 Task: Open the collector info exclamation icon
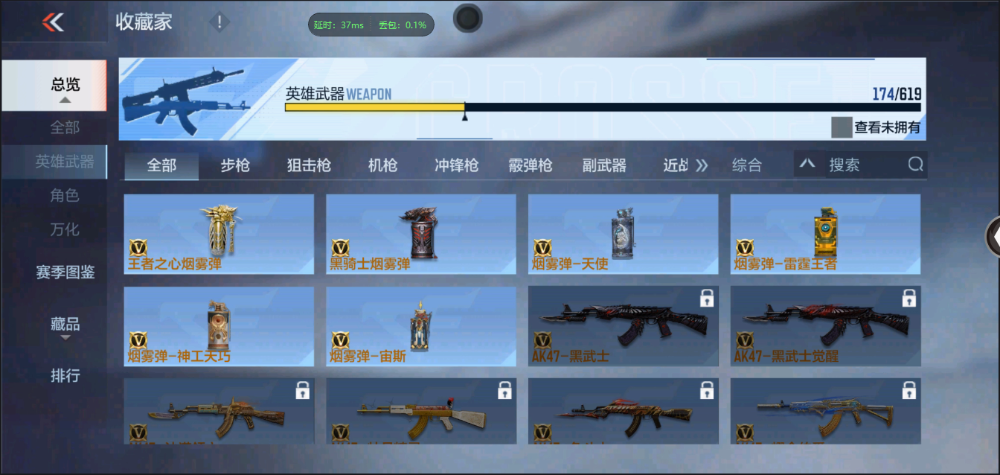[x=220, y=22]
